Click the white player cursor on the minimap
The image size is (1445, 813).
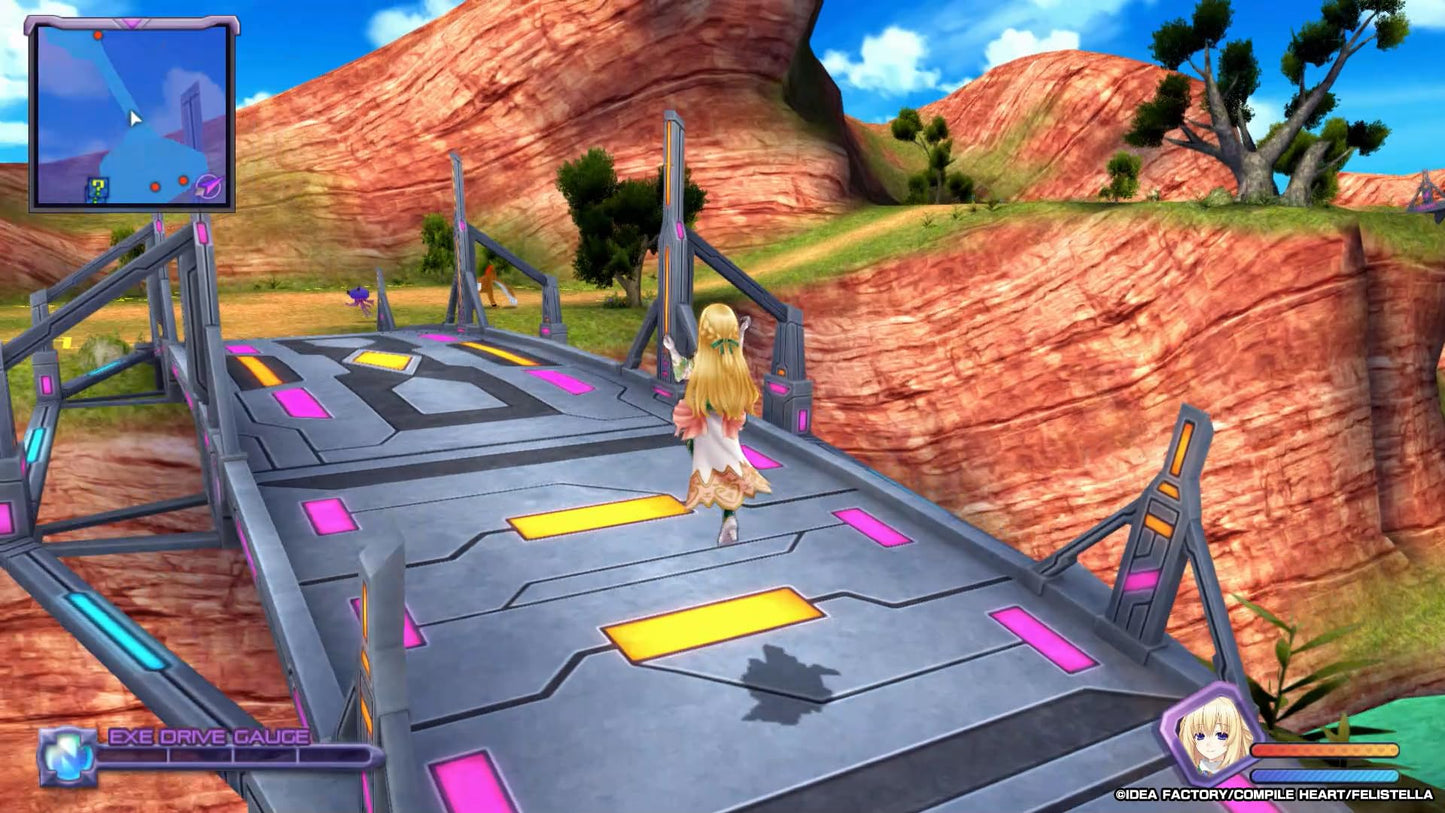[135, 119]
